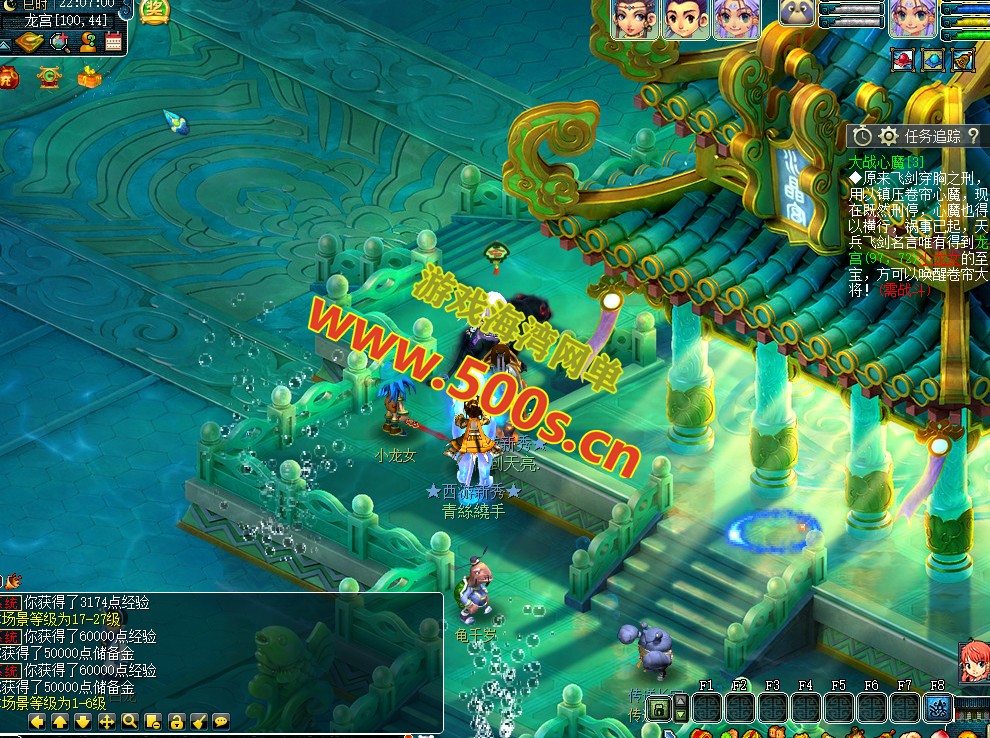990x738 pixels.
Task: Activate the F8 hotbar skill slot
Action: click(x=938, y=707)
